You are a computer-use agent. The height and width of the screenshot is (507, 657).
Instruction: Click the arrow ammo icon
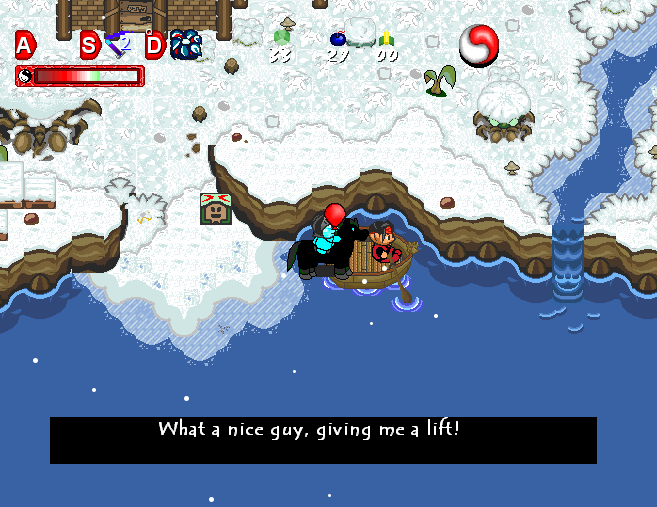coord(386,39)
